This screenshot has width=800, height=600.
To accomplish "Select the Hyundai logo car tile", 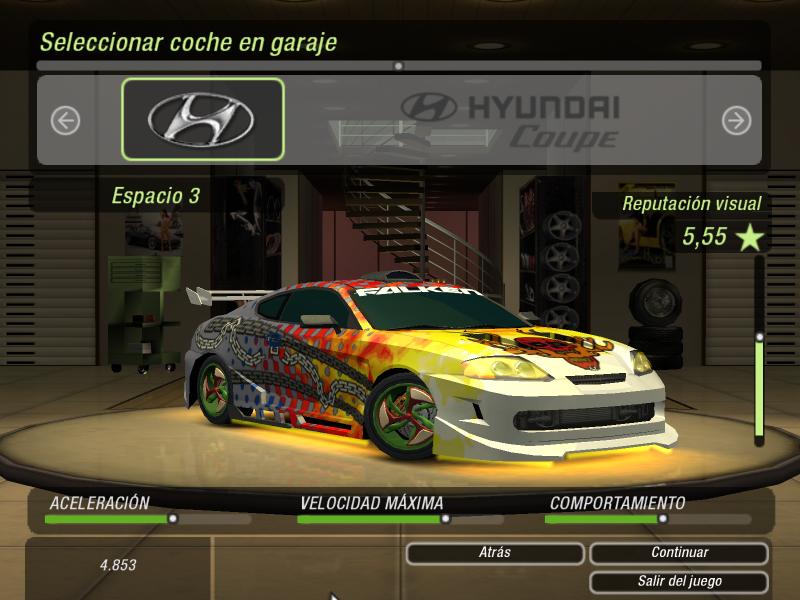I will [x=203, y=119].
